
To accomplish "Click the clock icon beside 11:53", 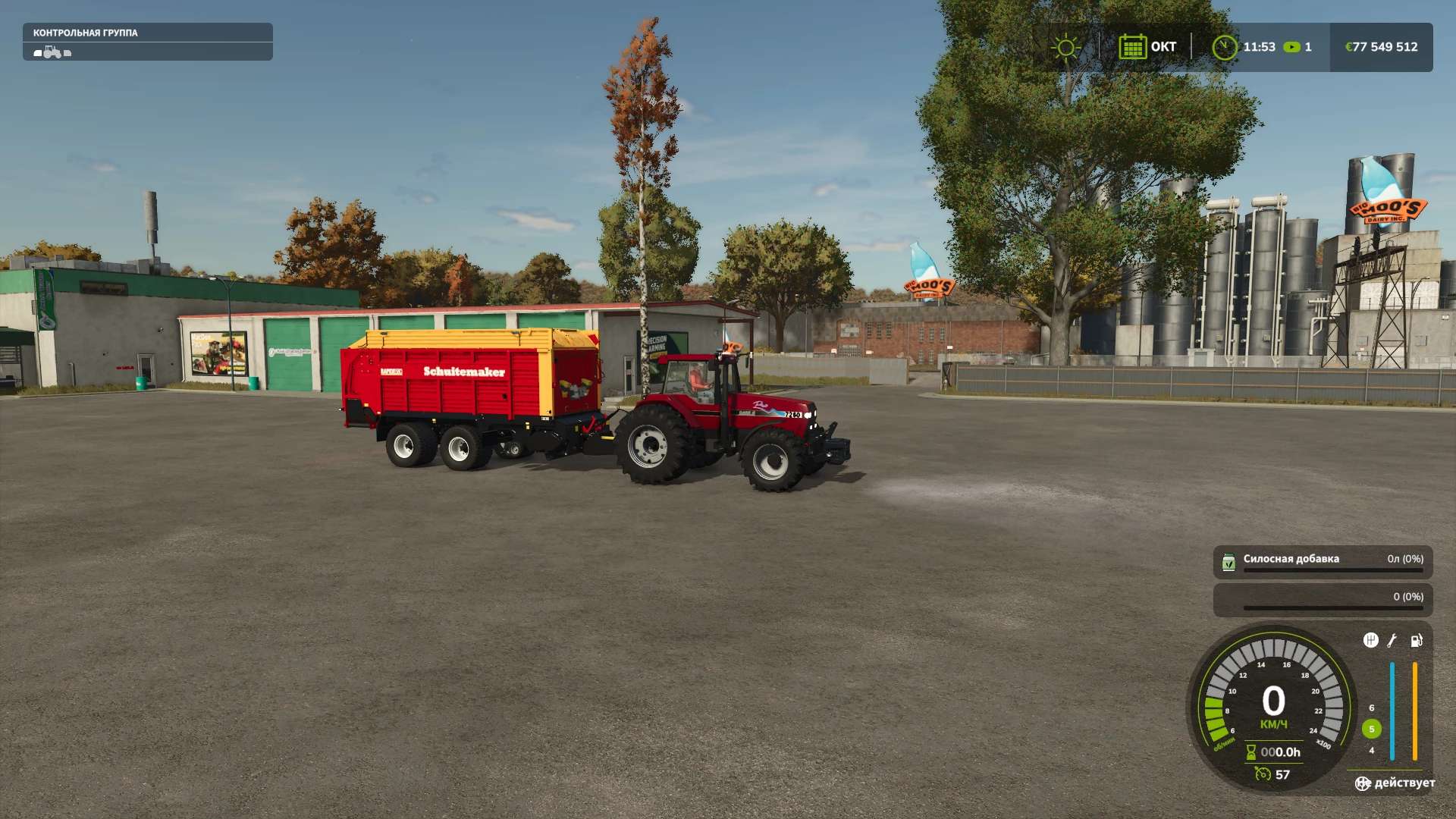I will 1224,47.
